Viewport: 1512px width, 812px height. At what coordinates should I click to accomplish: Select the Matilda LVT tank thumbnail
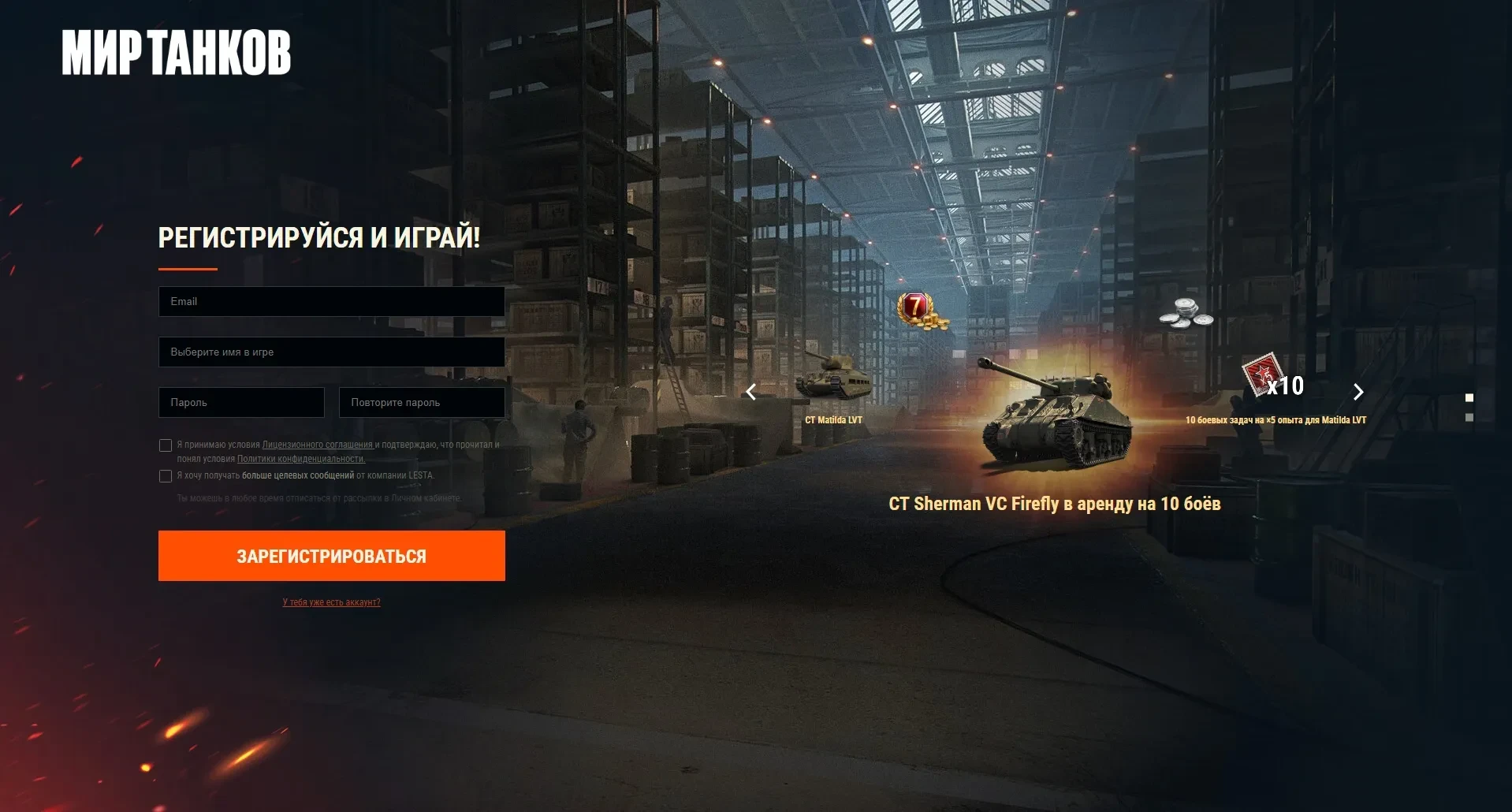pos(832,380)
